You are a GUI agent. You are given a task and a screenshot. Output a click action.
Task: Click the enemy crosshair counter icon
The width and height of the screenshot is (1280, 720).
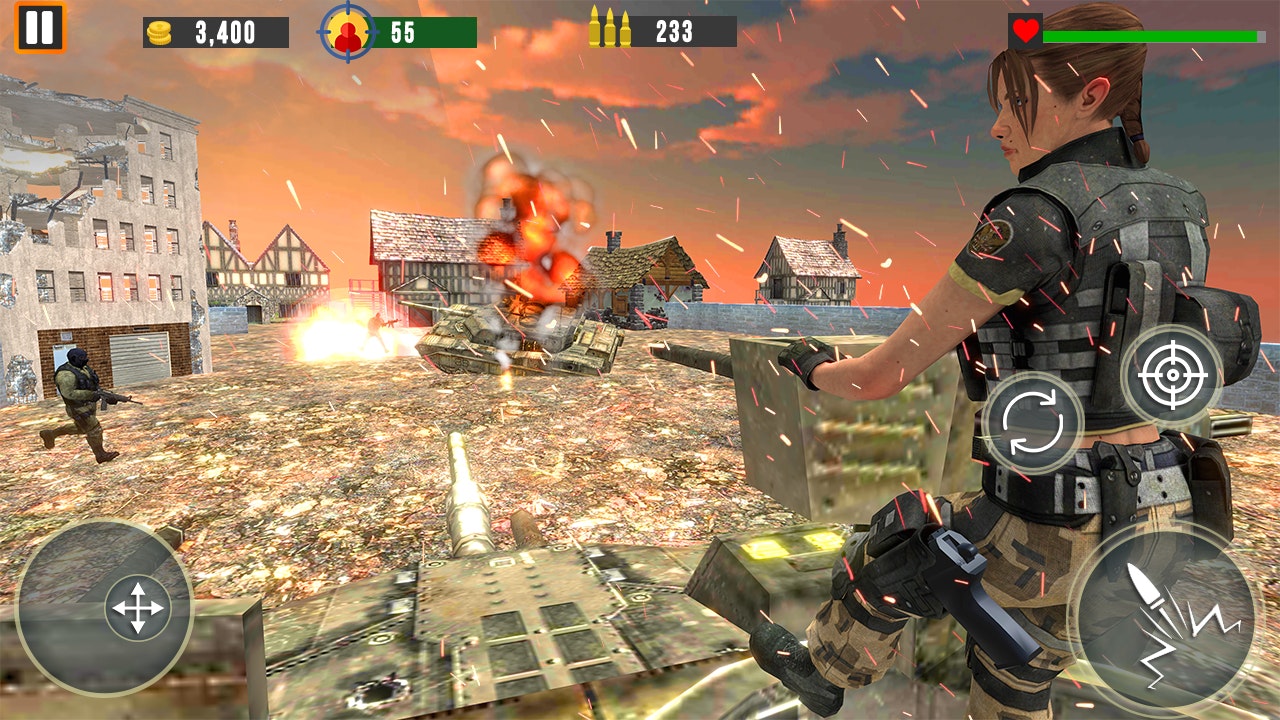pyautogui.click(x=349, y=31)
